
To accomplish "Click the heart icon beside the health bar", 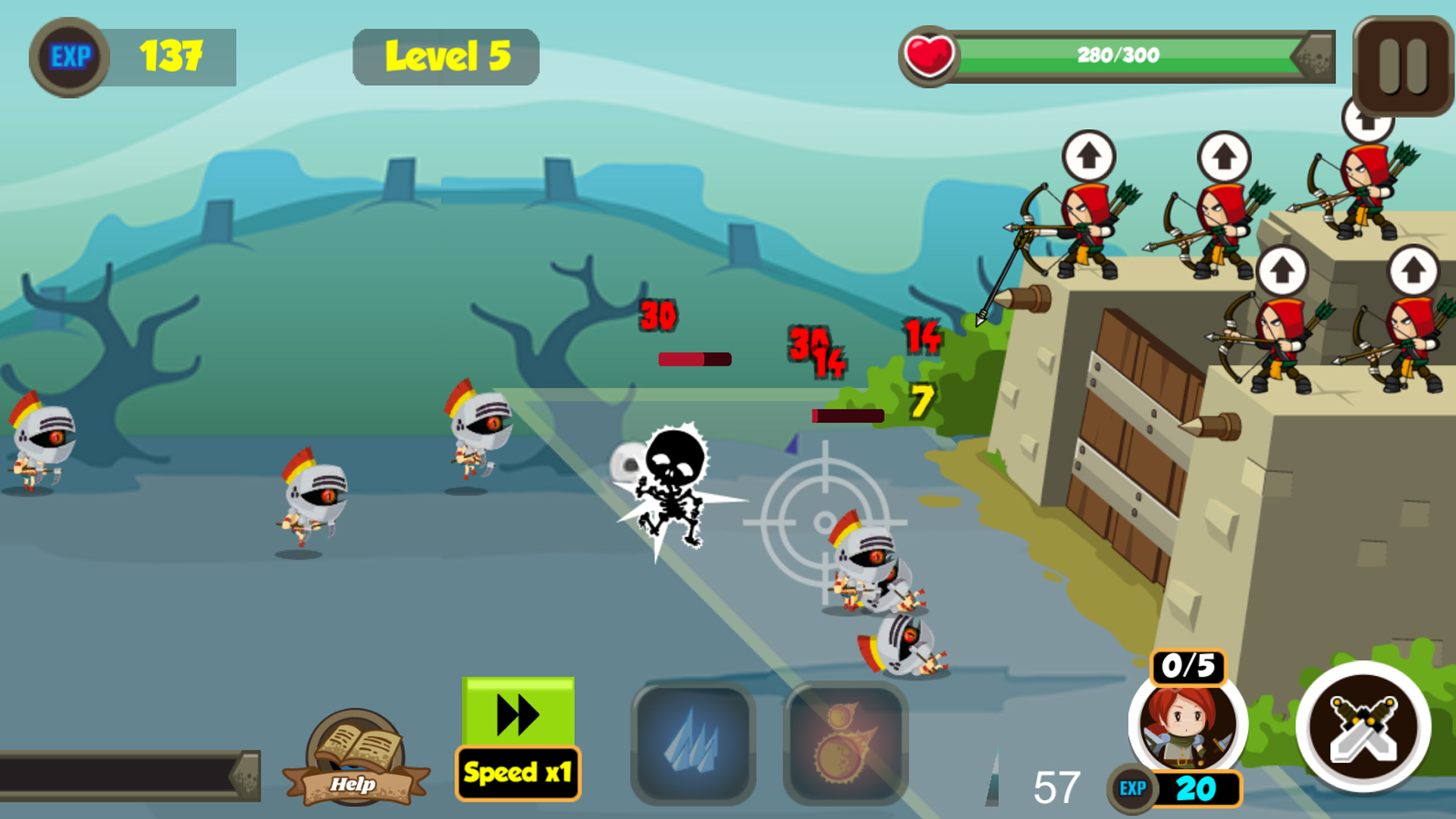I will click(x=929, y=55).
